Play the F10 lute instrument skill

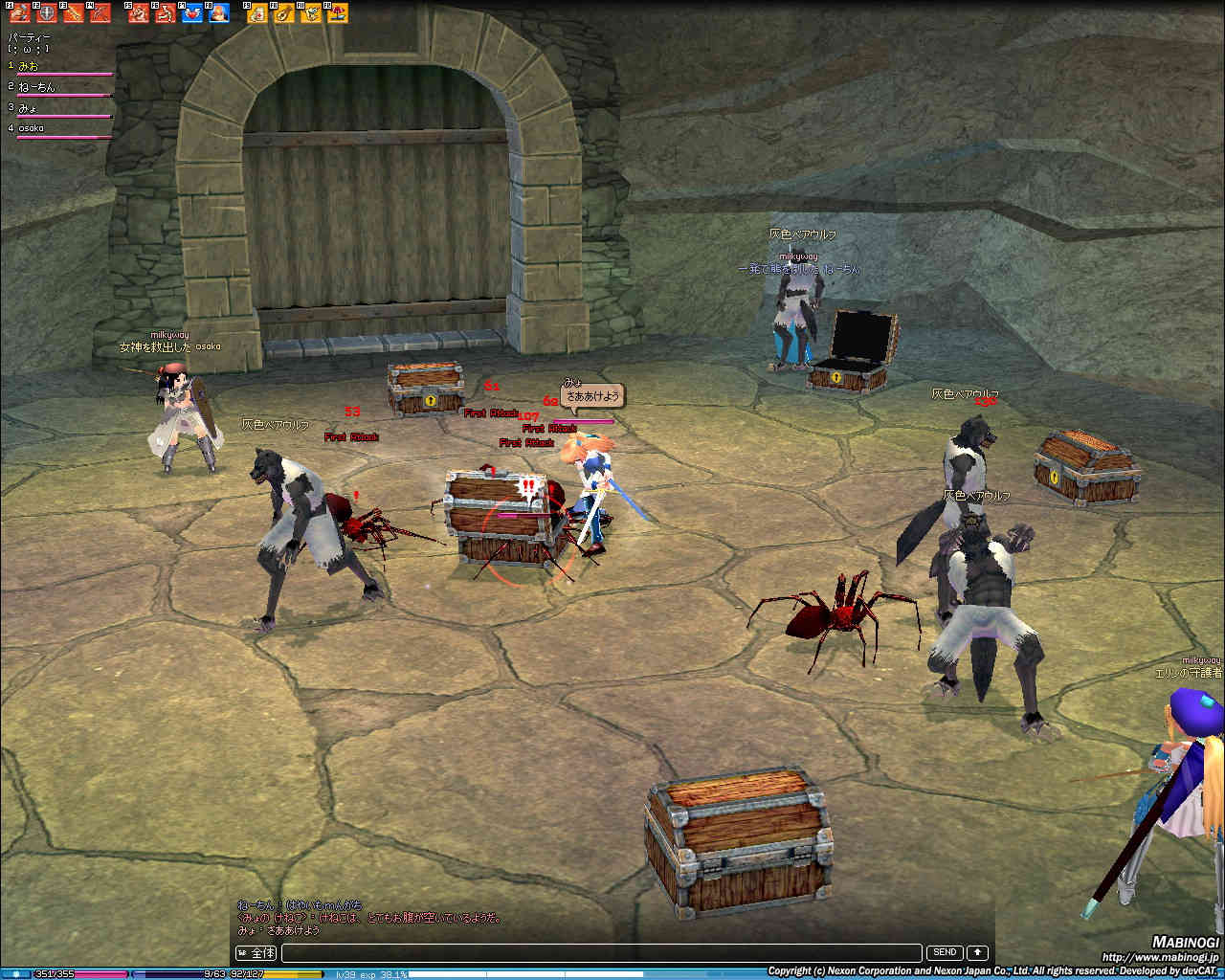(x=284, y=13)
